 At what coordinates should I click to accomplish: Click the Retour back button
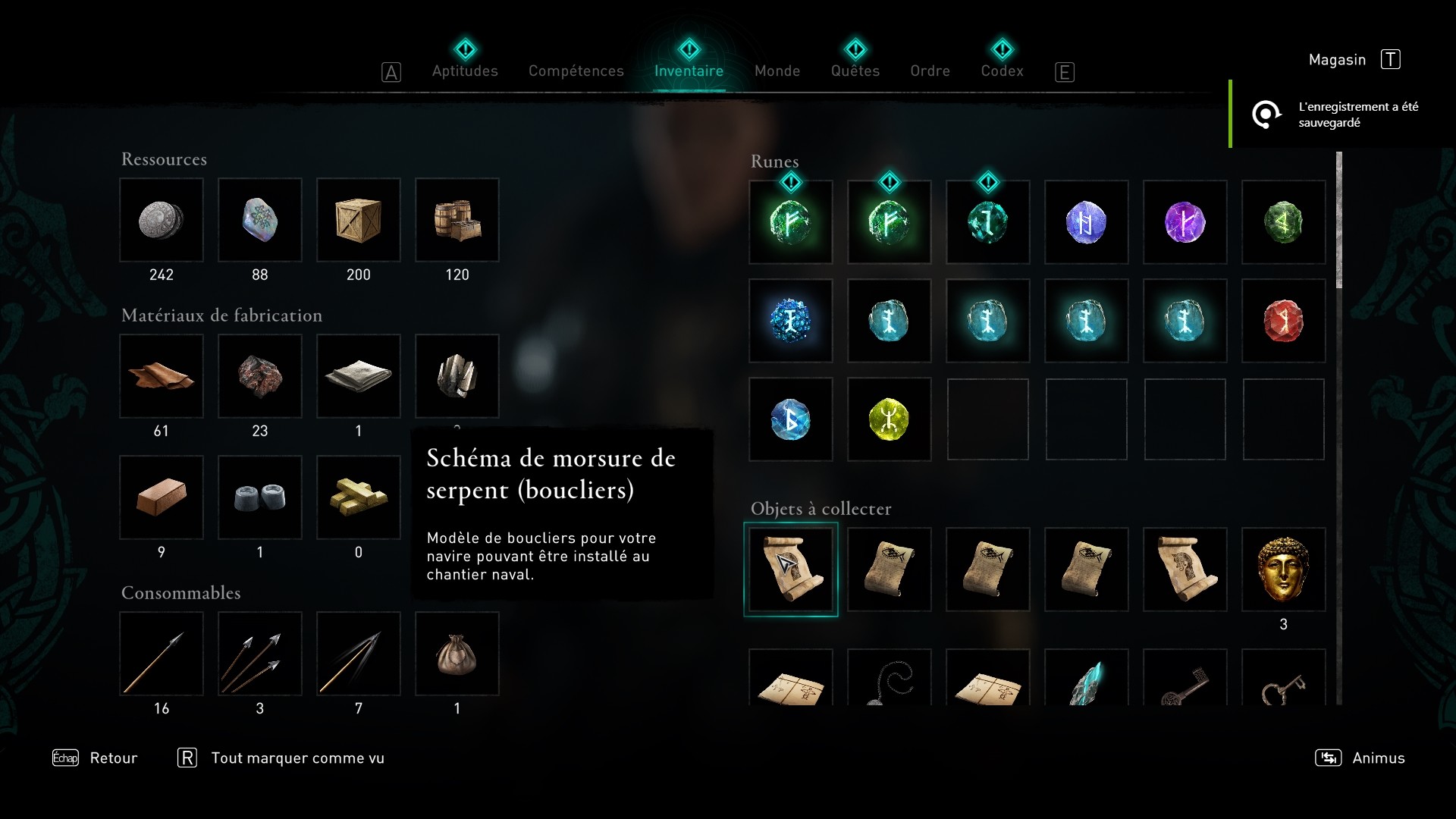pyautogui.click(x=113, y=758)
